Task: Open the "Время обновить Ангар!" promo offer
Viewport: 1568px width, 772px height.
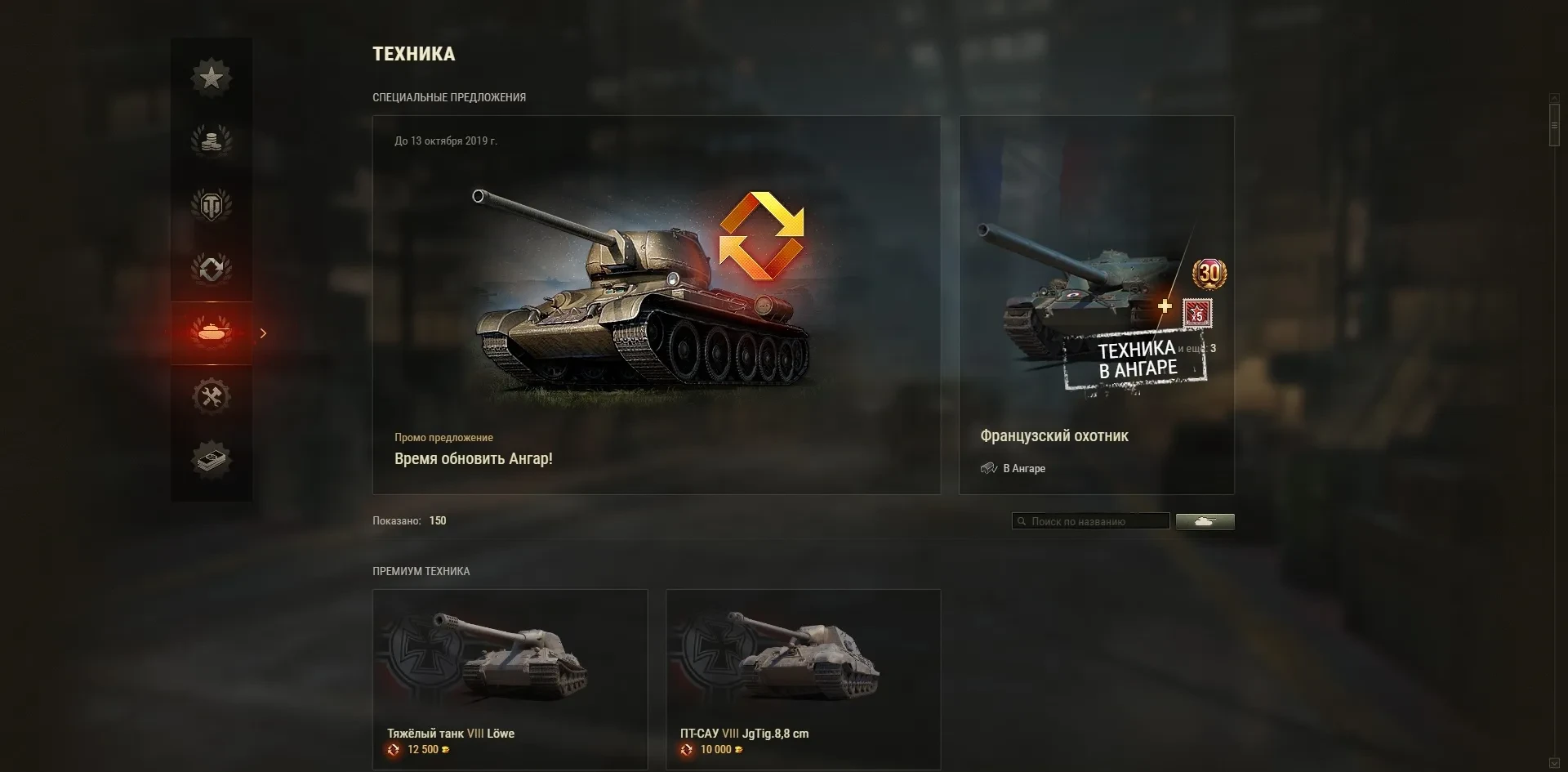Action: point(656,305)
